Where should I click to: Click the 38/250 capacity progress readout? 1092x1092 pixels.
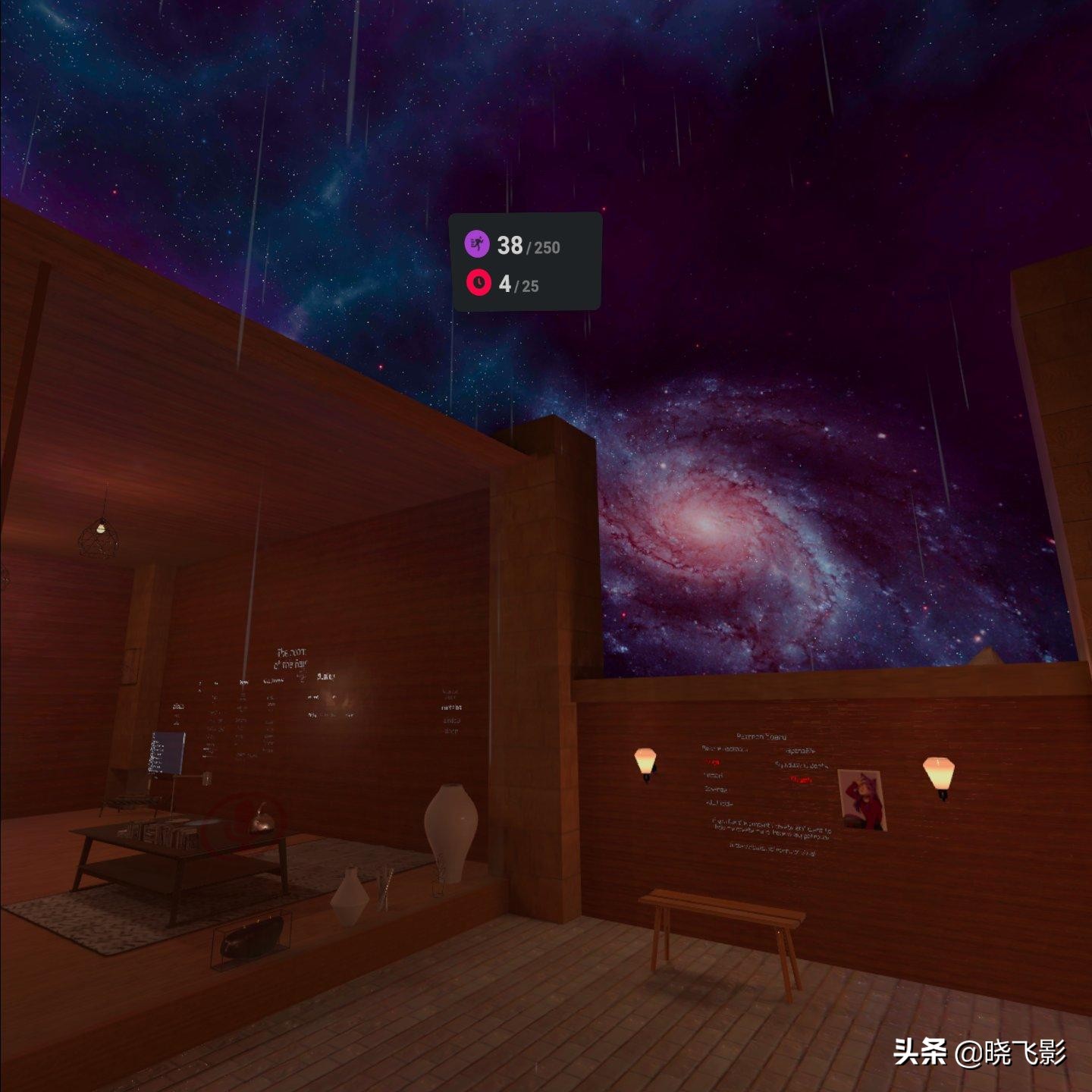(x=527, y=244)
